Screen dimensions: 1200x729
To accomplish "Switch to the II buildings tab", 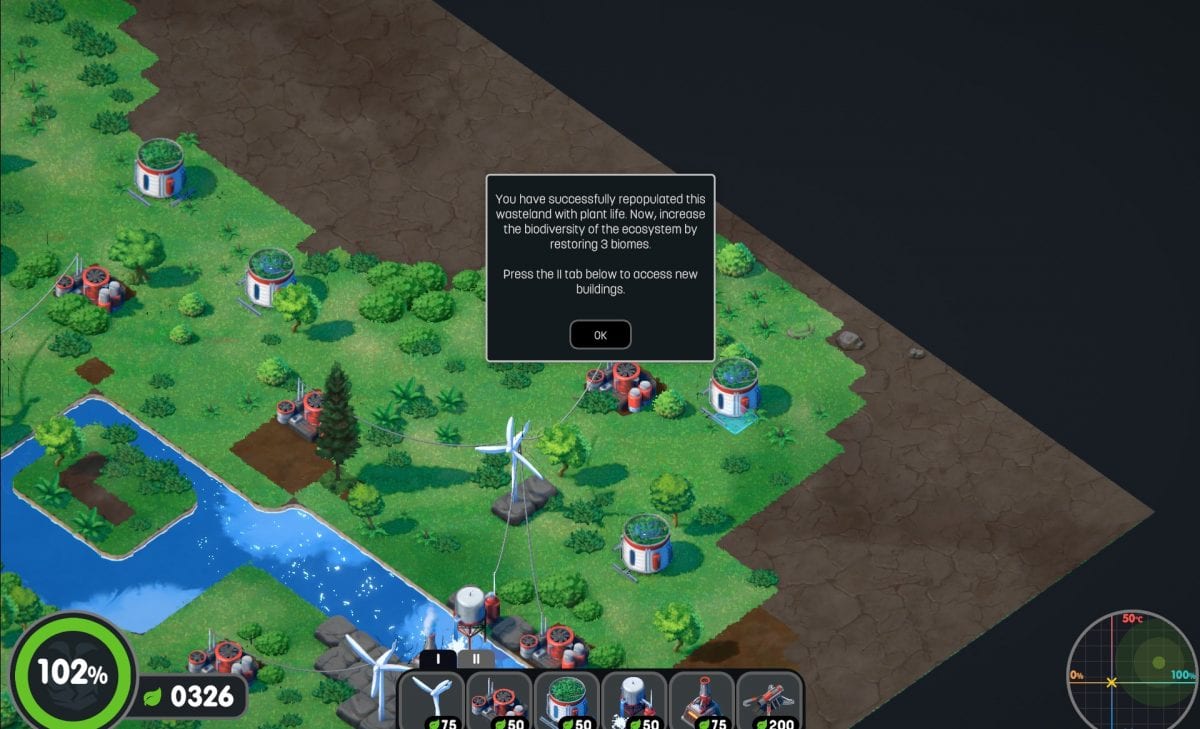I will 477,659.
